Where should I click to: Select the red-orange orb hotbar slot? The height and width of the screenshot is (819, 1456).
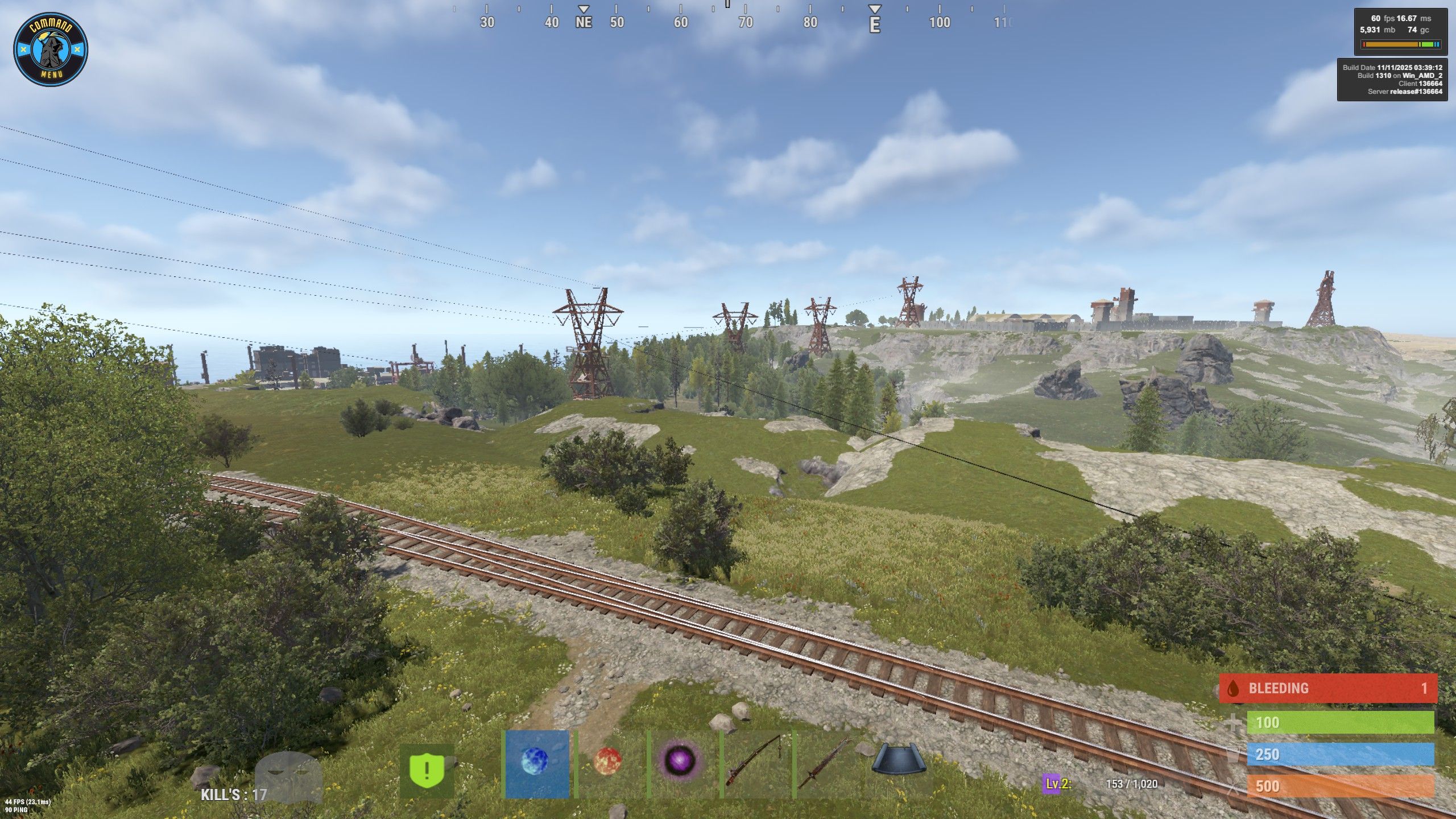(609, 762)
